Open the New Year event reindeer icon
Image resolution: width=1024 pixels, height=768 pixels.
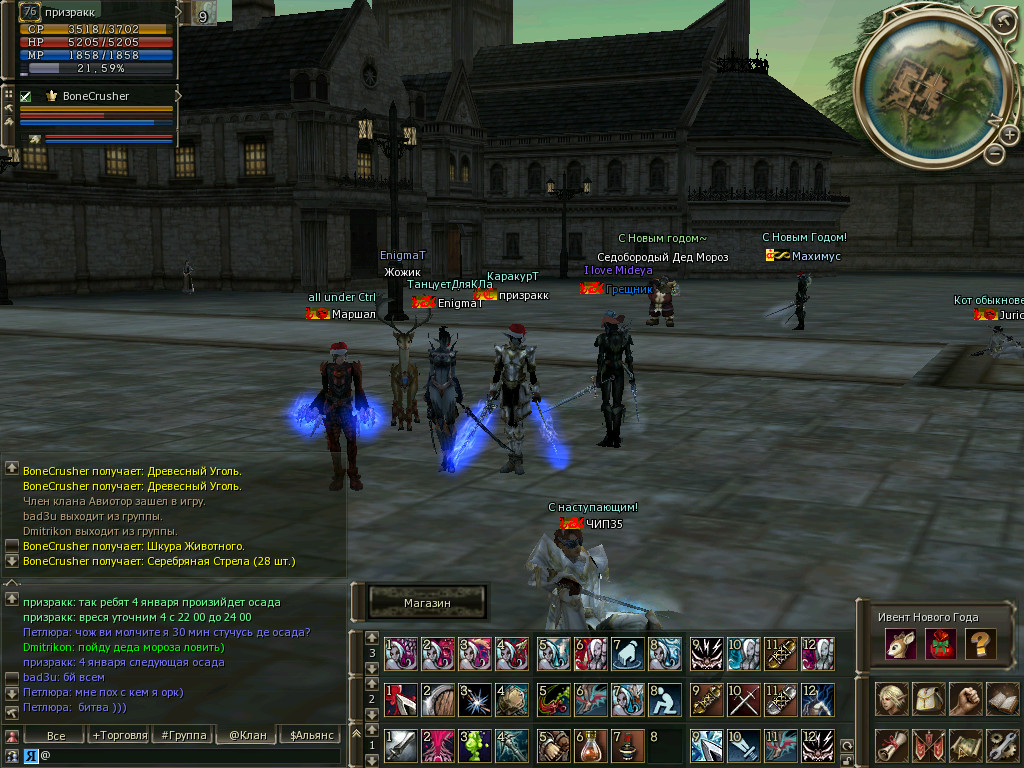coord(900,645)
